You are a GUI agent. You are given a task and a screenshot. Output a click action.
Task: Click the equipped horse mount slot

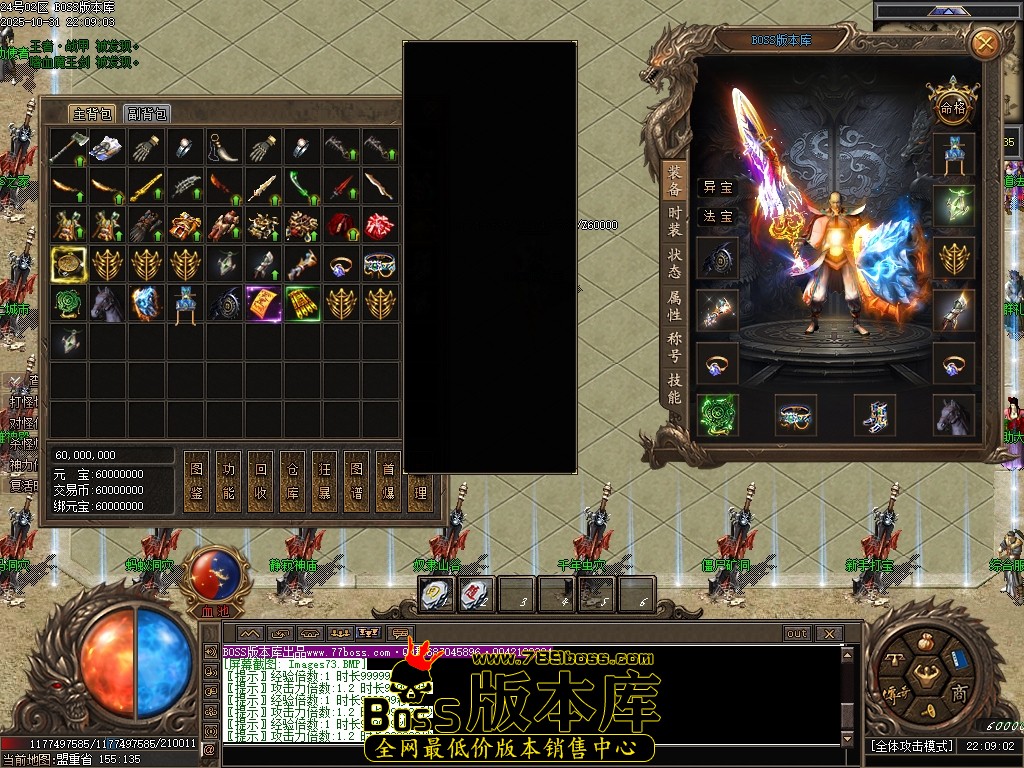[x=953, y=415]
